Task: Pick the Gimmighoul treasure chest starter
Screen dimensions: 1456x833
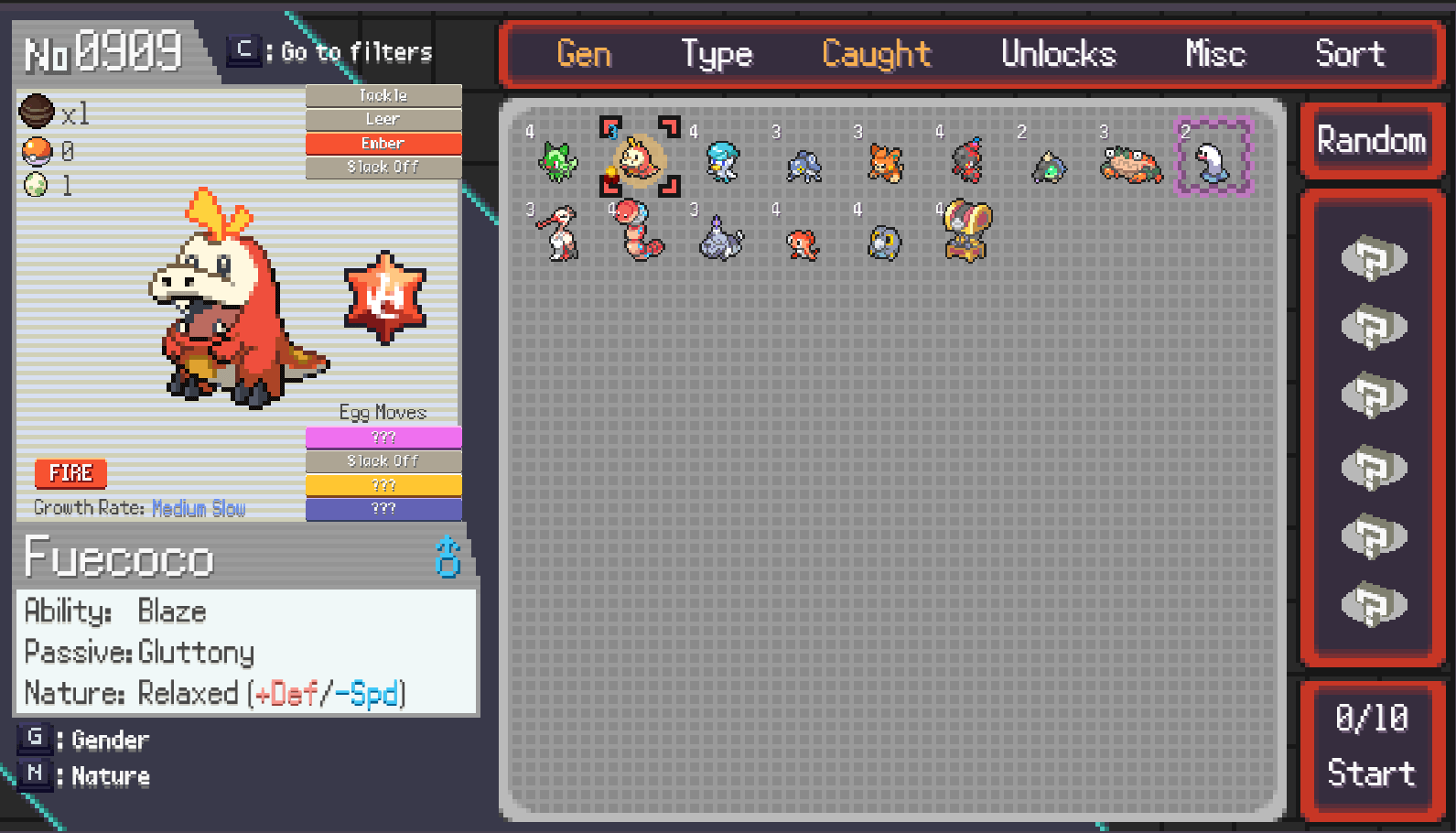Action: [x=967, y=231]
